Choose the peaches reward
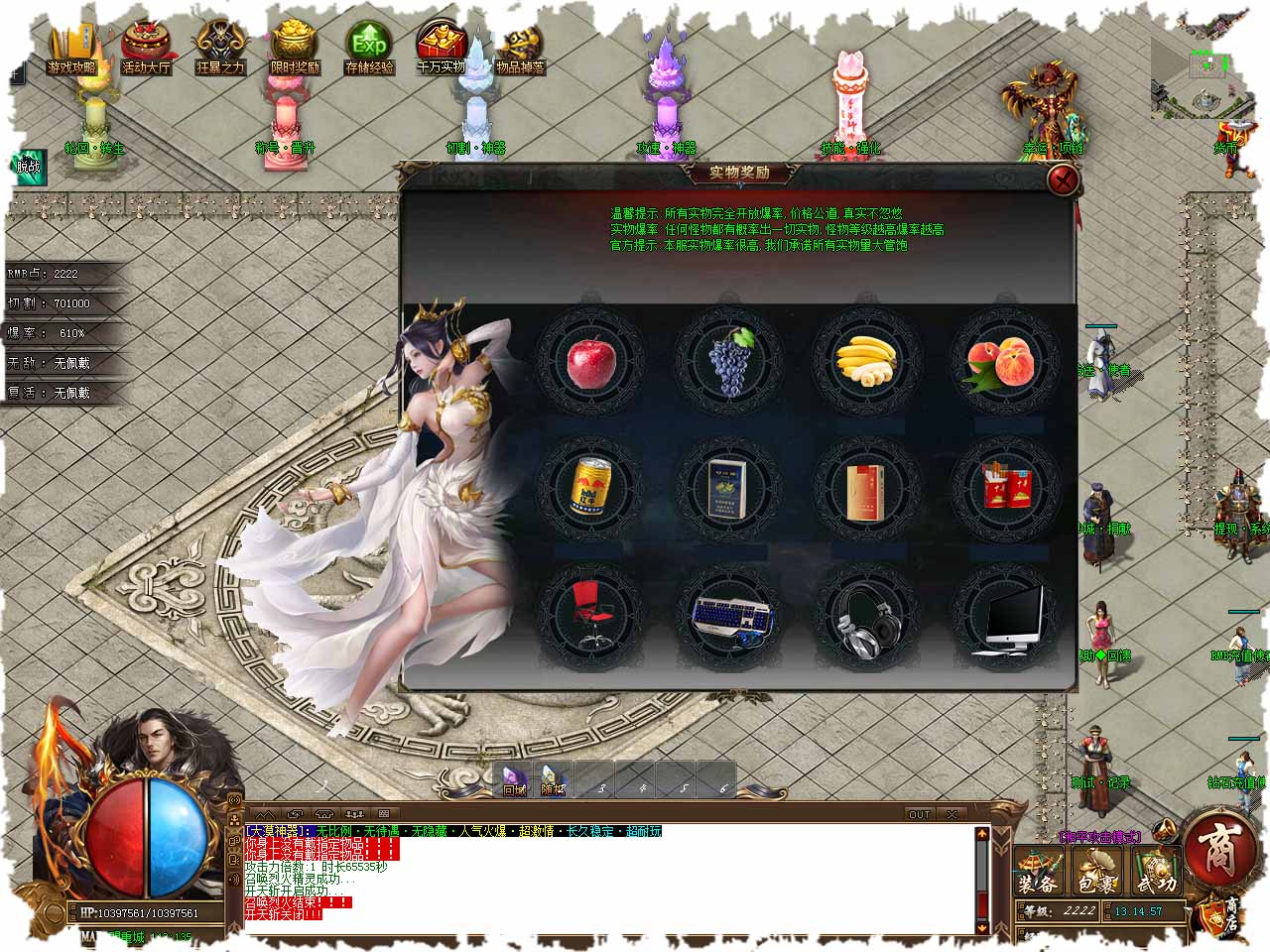1270x952 pixels. (1004, 361)
